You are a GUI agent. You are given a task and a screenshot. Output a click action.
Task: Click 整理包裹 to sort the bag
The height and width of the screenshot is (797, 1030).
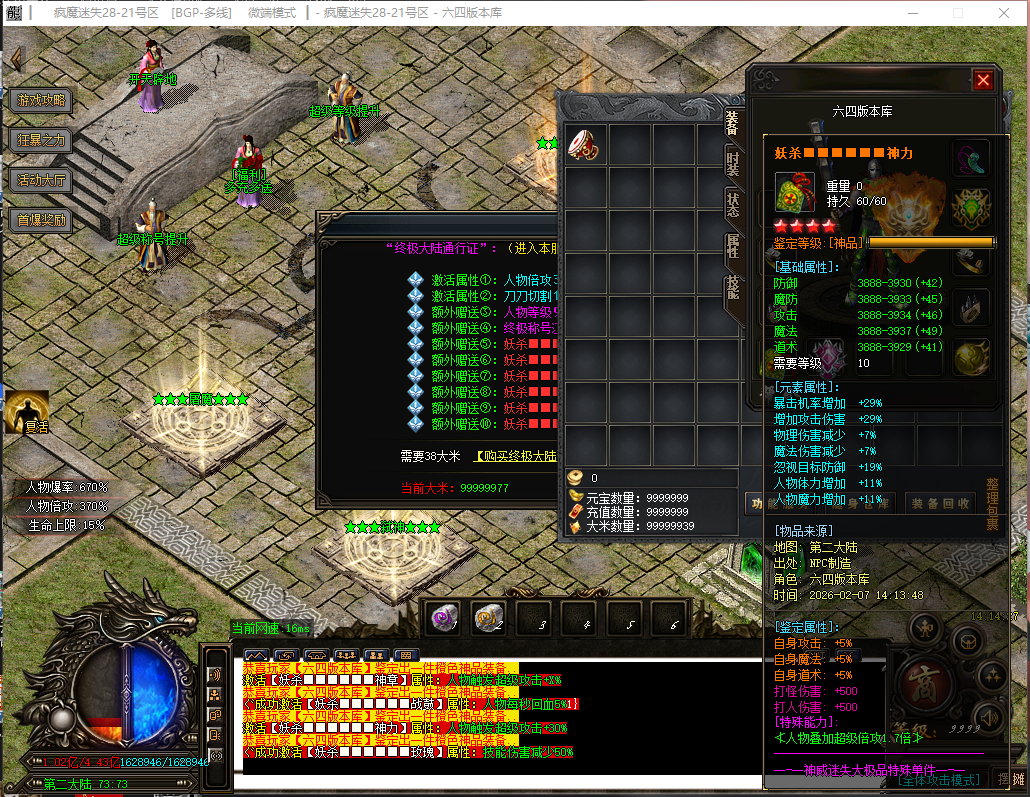point(992,505)
